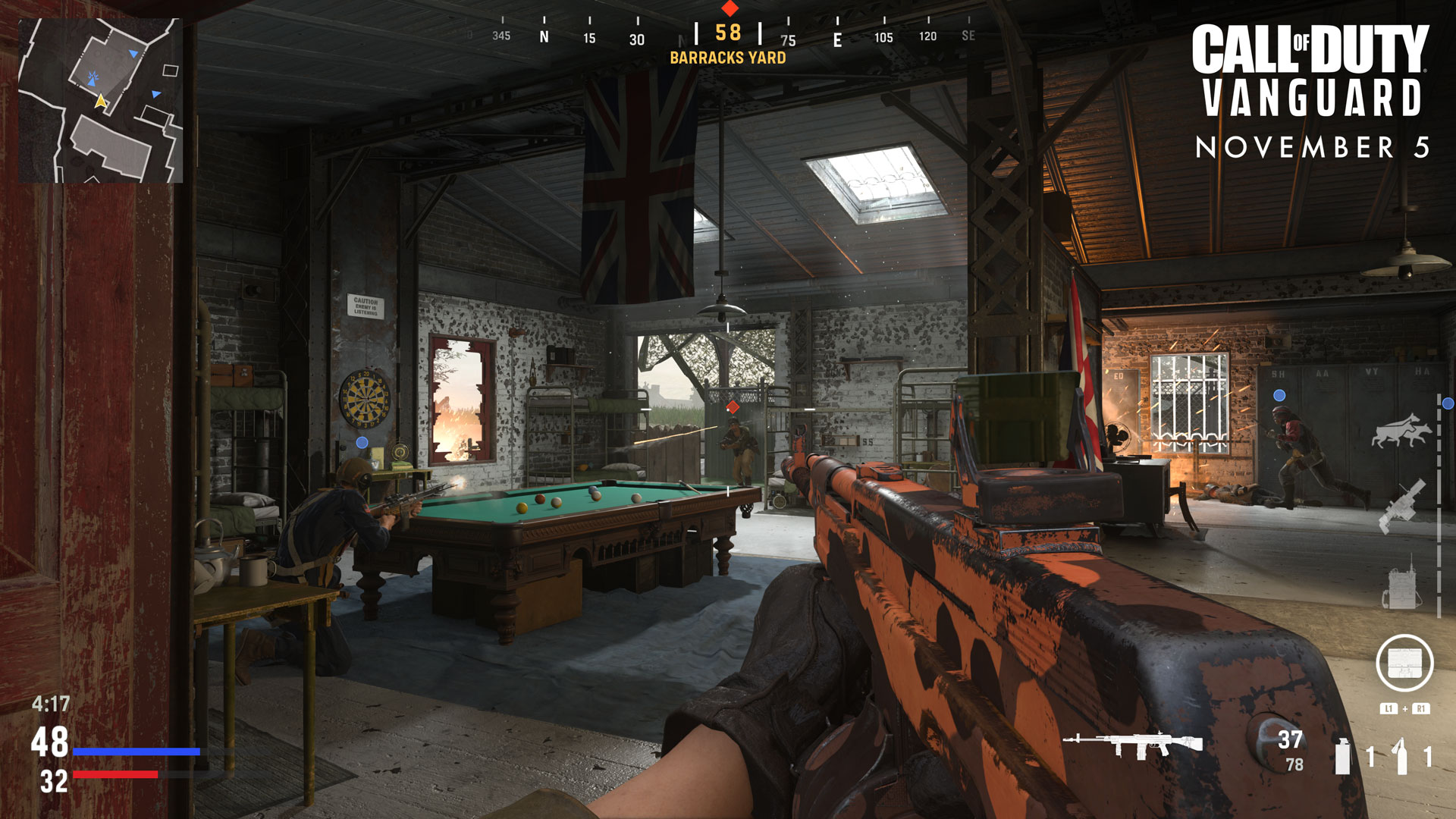Click the minimap in the corner
The width and height of the screenshot is (1456, 819).
pyautogui.click(x=100, y=101)
